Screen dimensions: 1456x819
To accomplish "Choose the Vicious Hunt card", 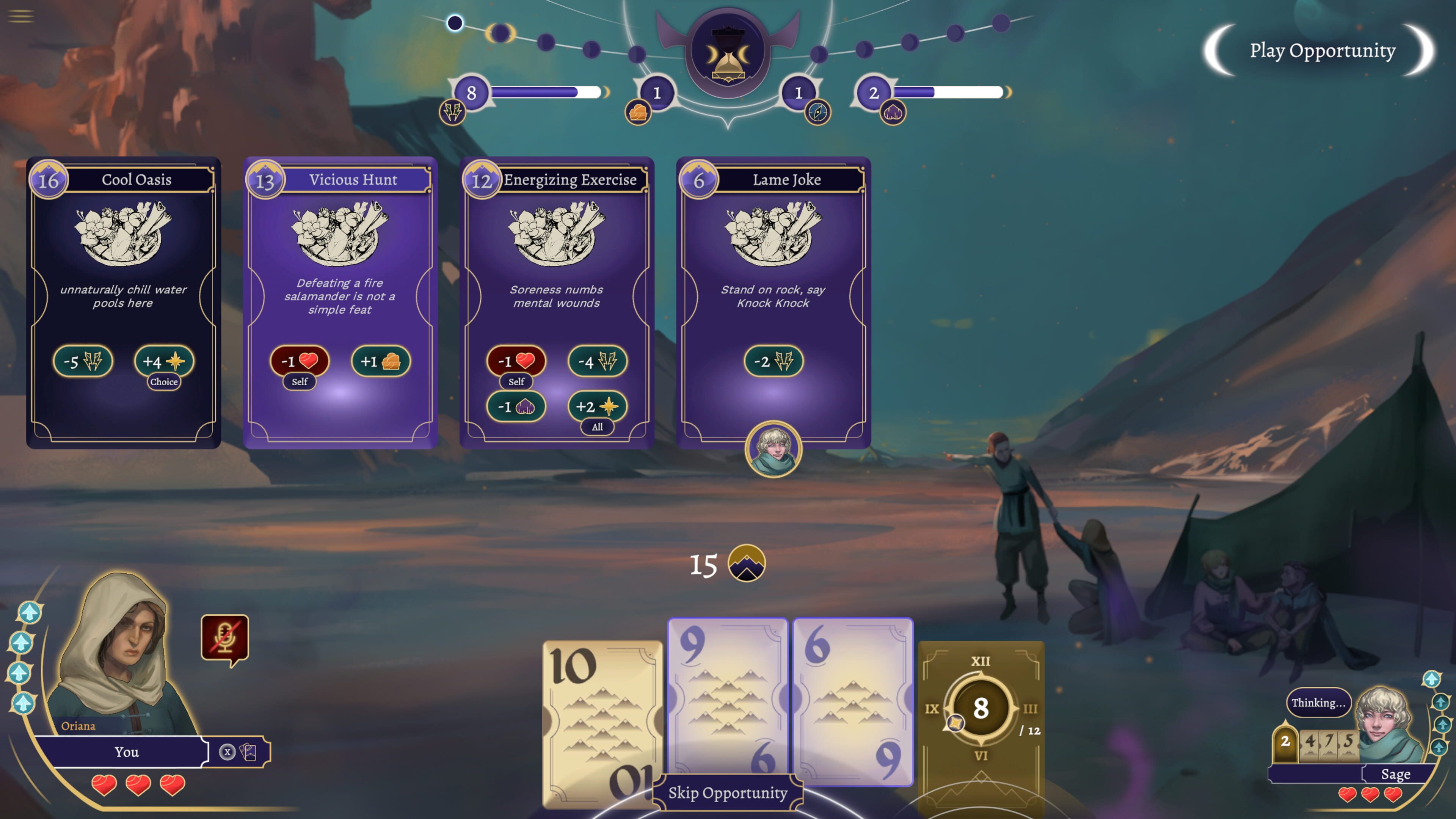I will point(340,303).
